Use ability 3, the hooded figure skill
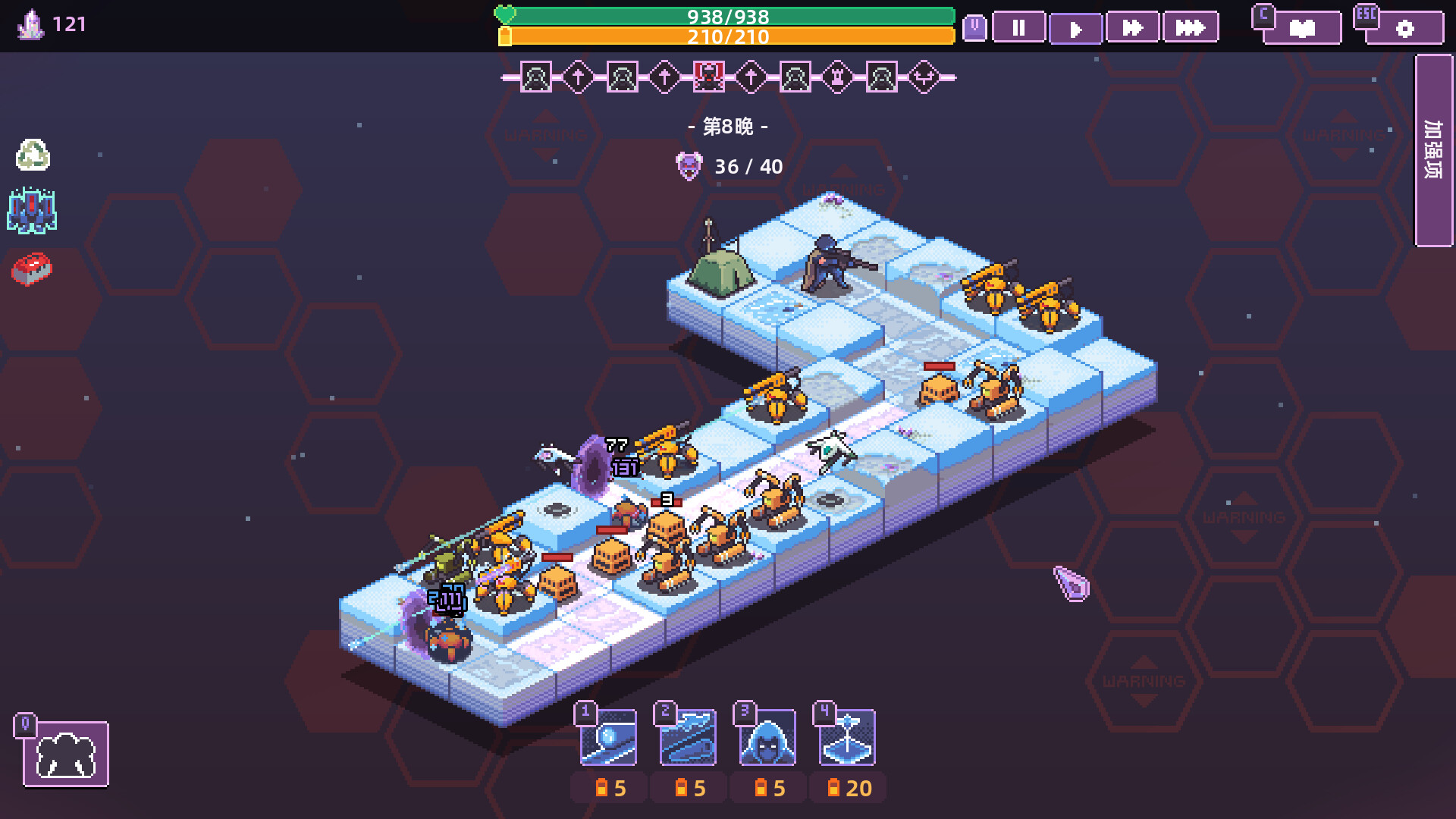1456x819 pixels. point(768,737)
